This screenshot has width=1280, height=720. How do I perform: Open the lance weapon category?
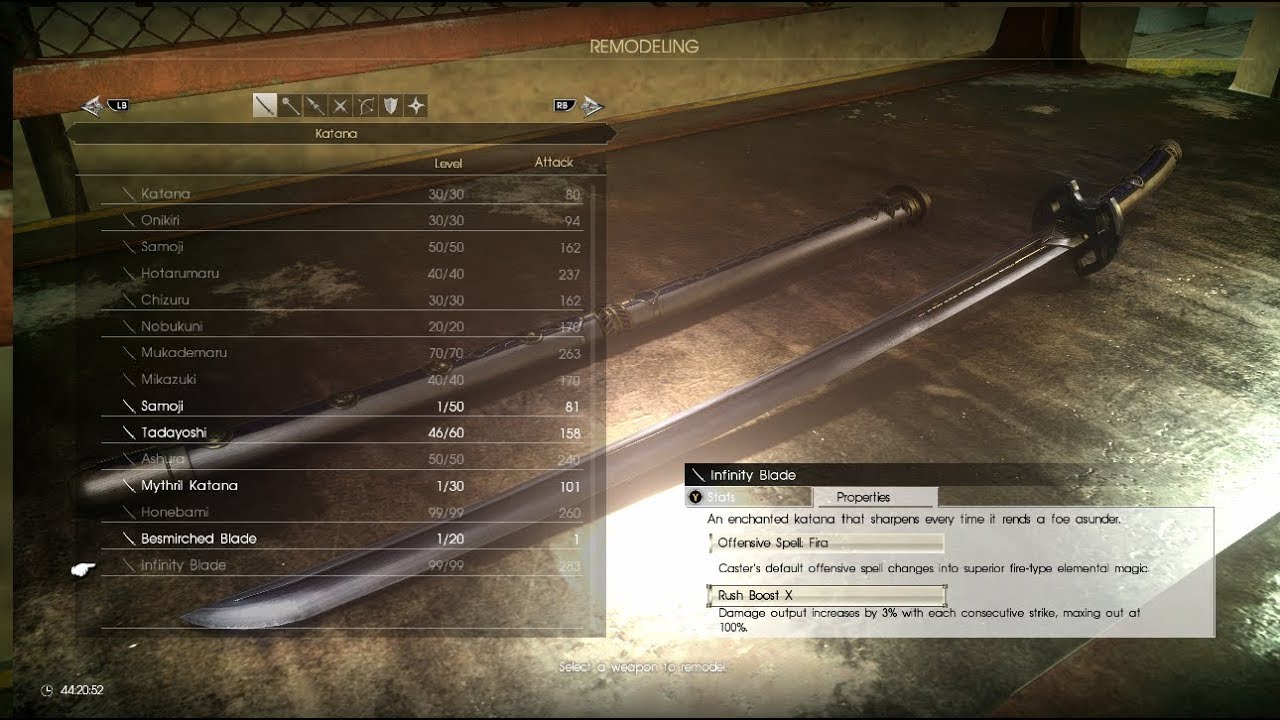[315, 105]
